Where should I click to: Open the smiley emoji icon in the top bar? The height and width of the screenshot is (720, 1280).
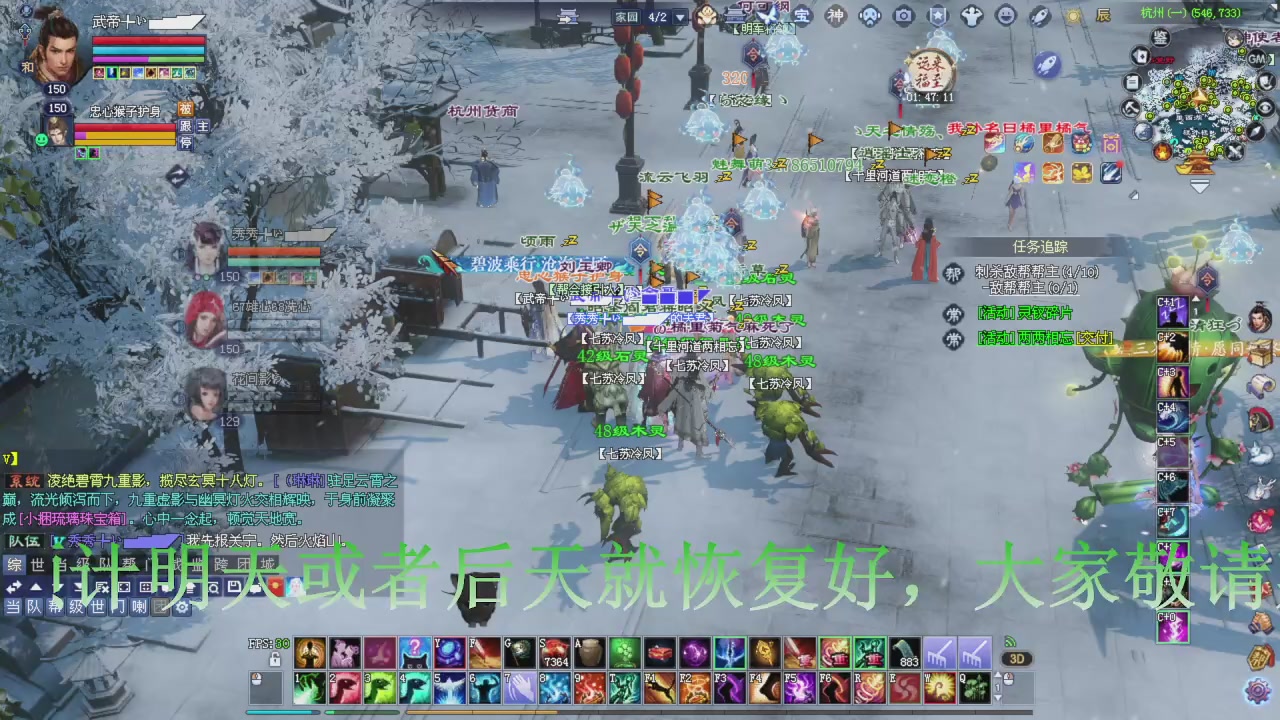(1005, 15)
